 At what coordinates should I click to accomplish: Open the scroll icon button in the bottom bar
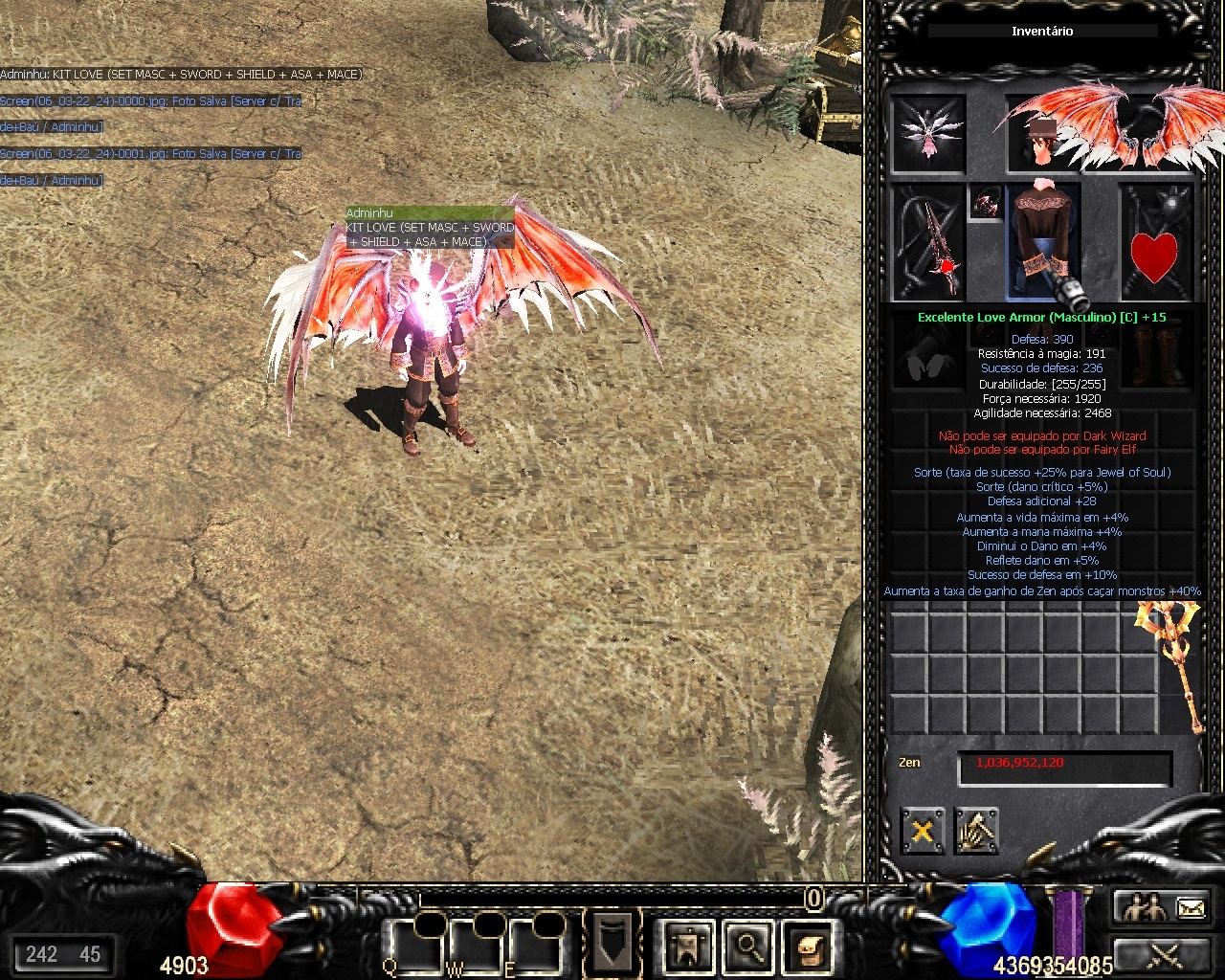[809, 947]
